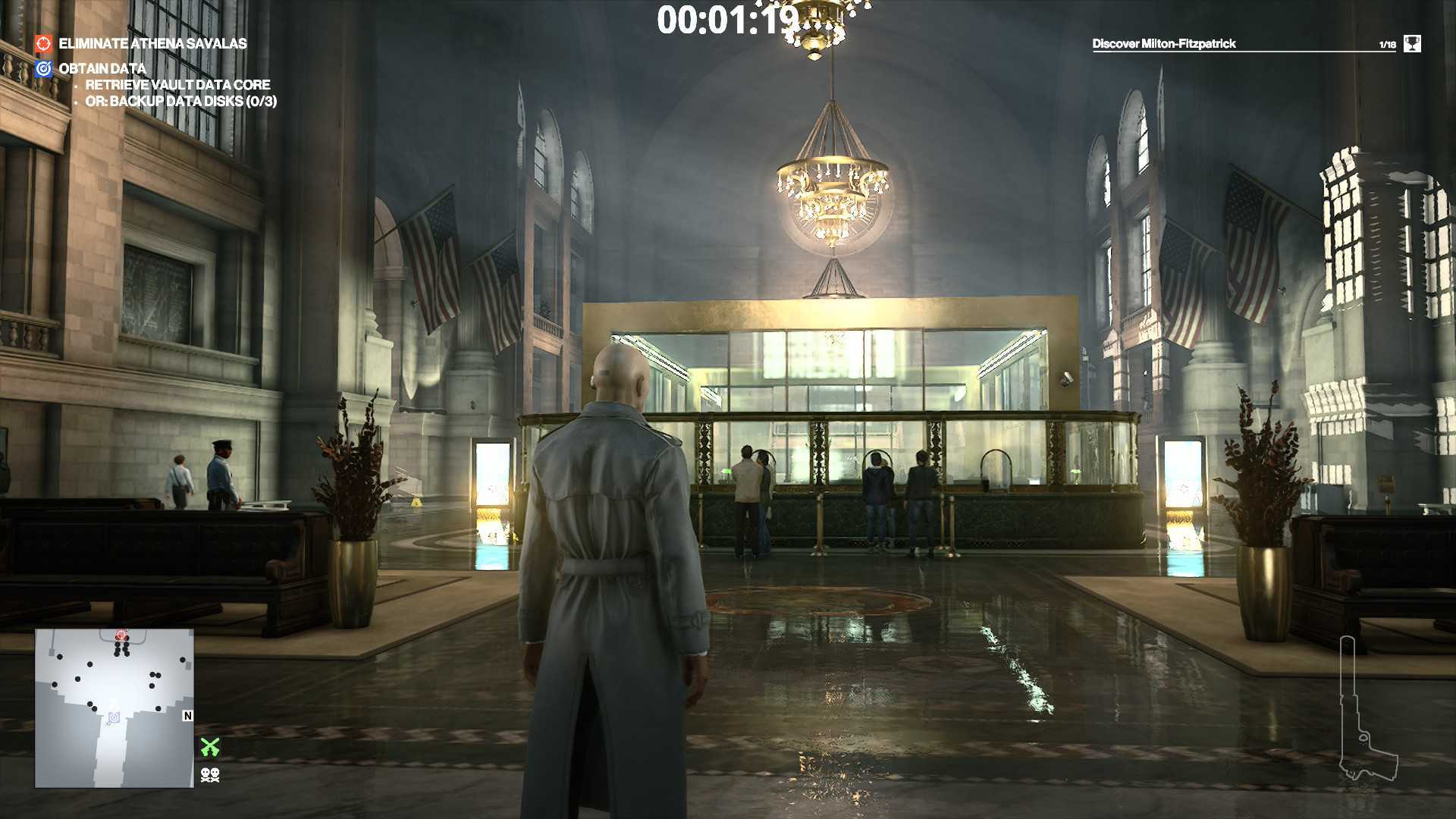Viewport: 1456px width, 819px height.
Task: Click the Eliminate Athena Savalas objective
Action: pos(152,44)
